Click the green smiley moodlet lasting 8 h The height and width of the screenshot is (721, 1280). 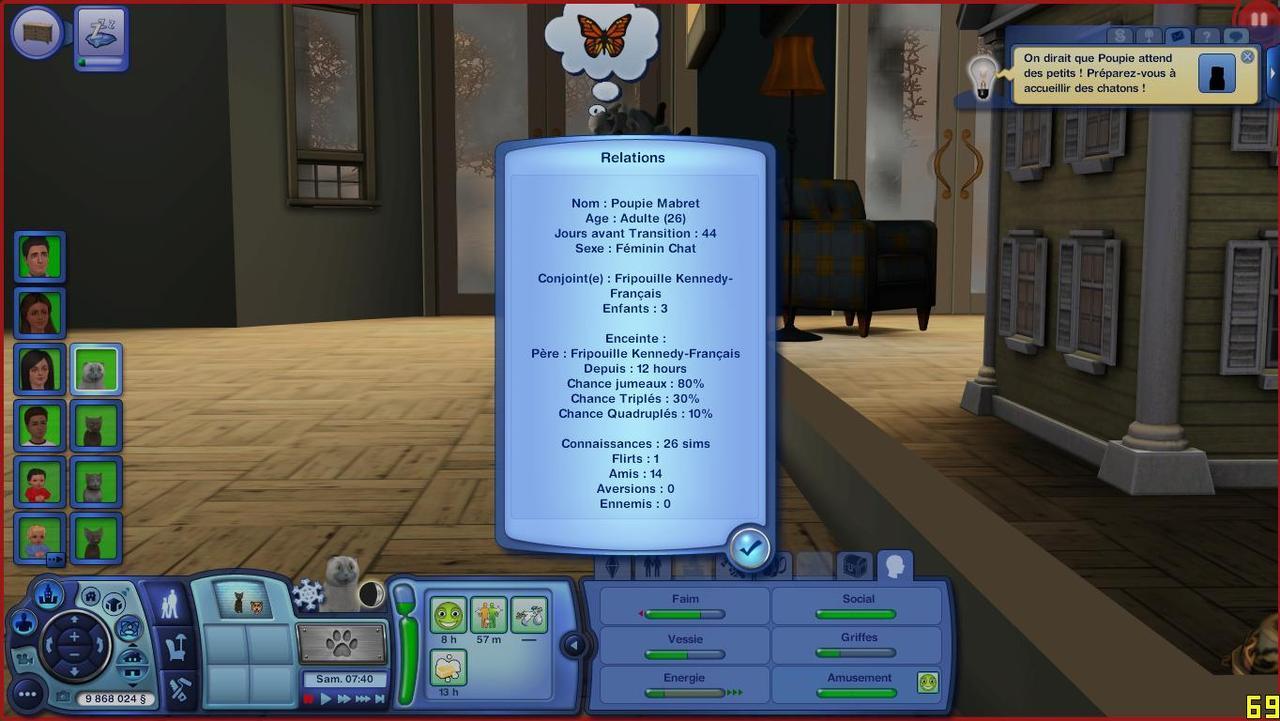[448, 615]
